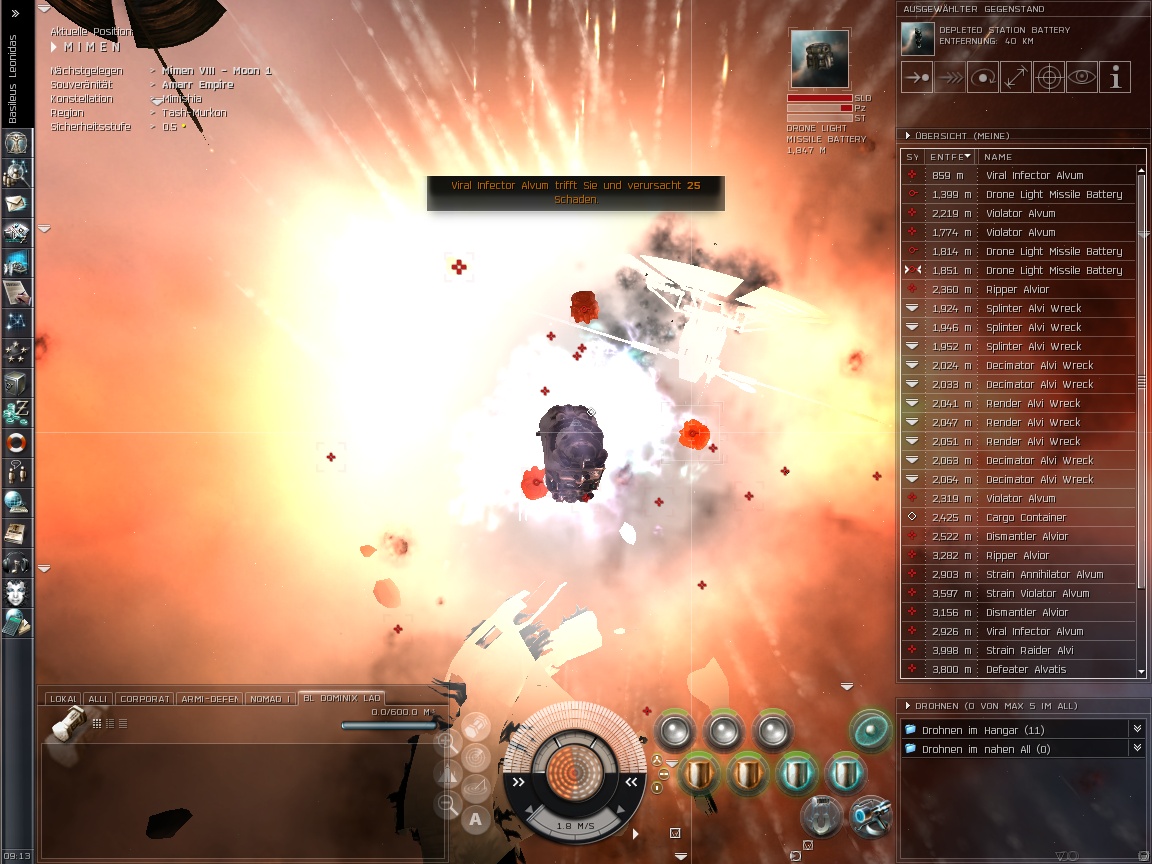
Task: Select the Cargo Container overview row
Action: 1026,518
